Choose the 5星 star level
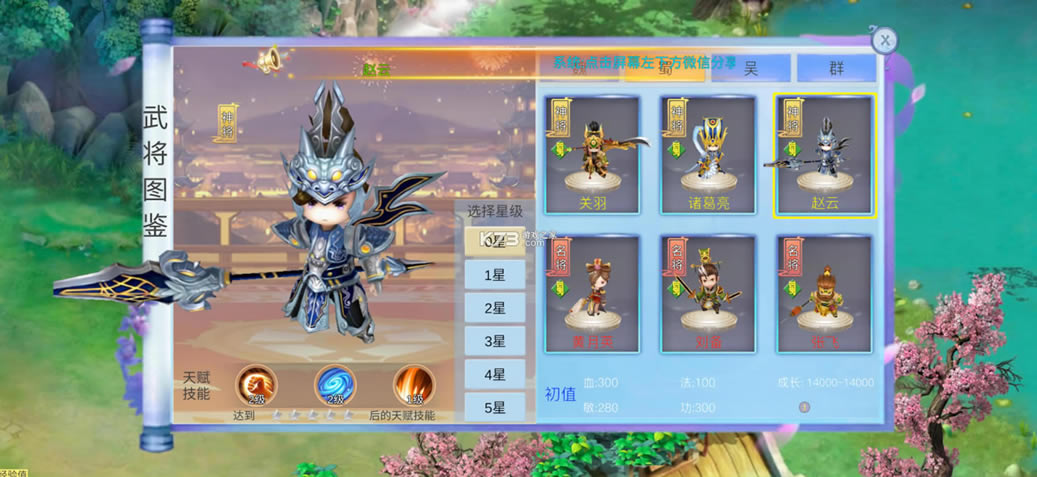The image size is (1037, 477). 494,407
